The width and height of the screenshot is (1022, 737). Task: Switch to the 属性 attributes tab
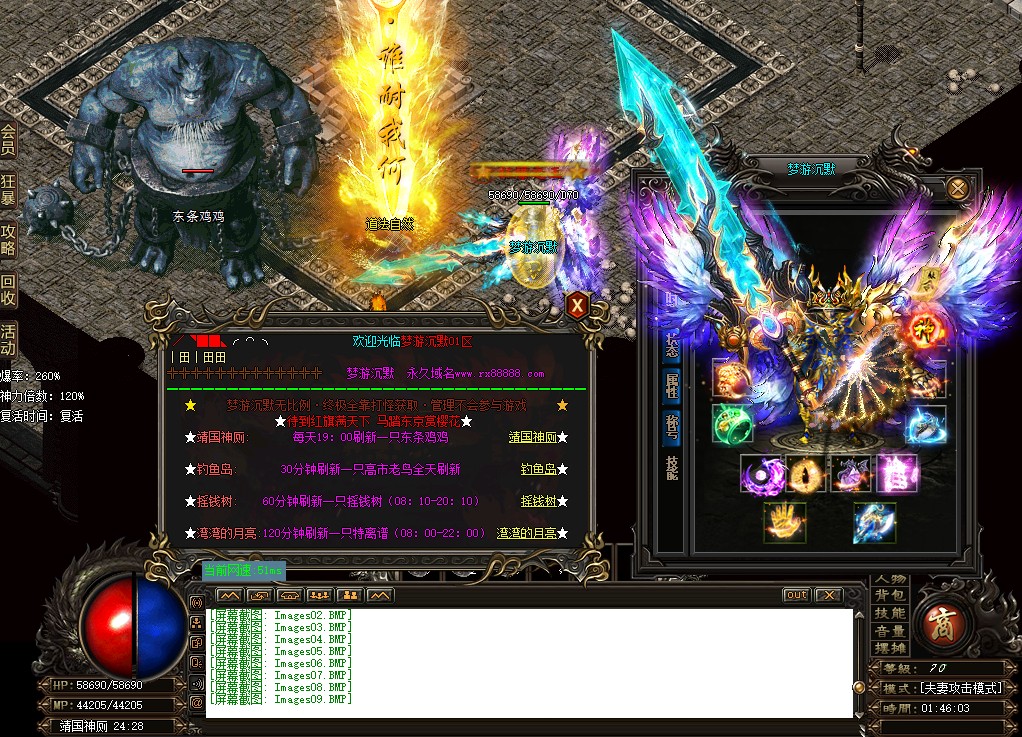[672, 385]
